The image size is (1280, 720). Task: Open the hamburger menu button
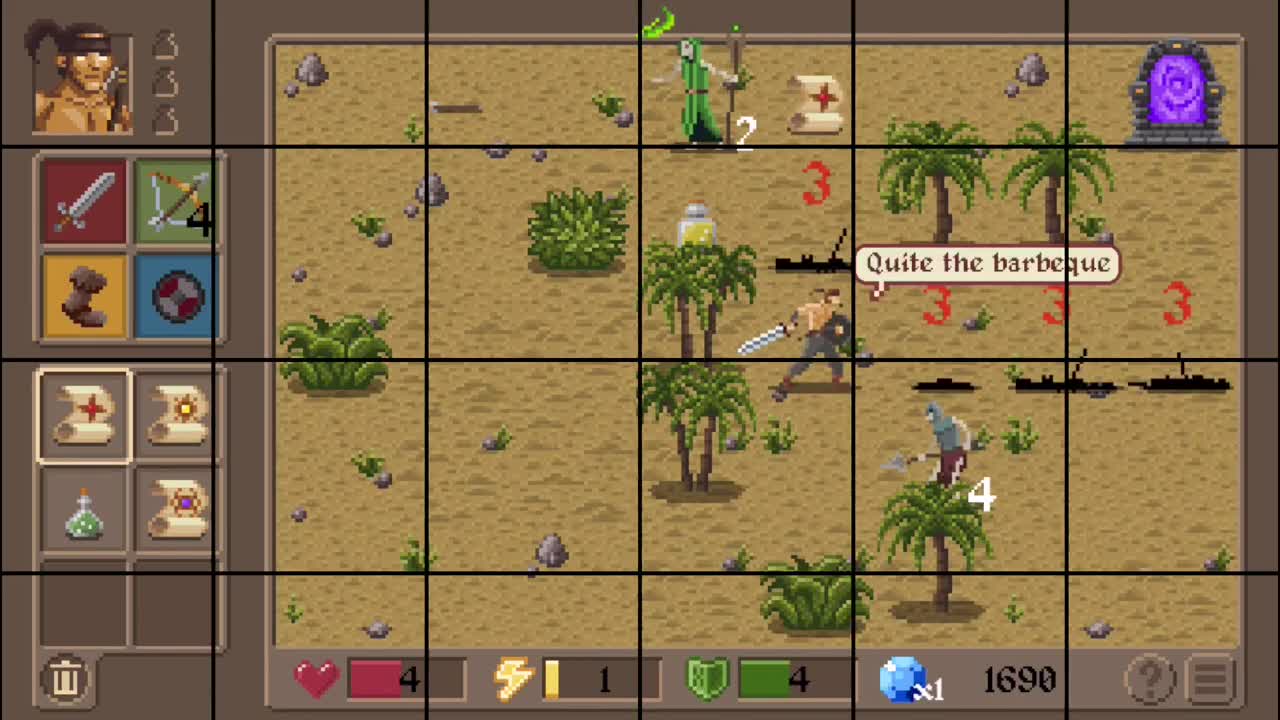pyautogui.click(x=1210, y=678)
